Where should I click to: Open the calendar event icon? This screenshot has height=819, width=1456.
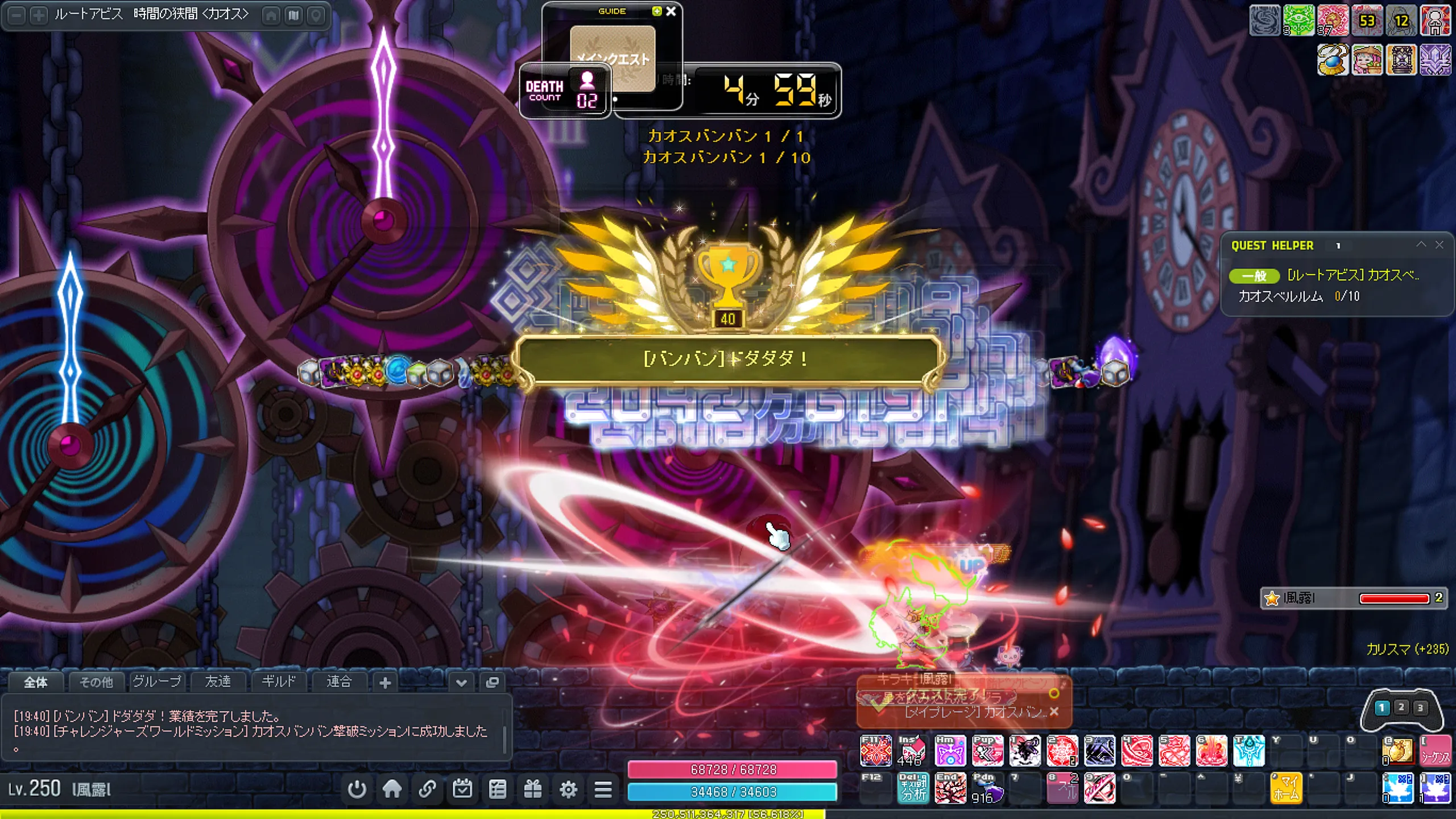(x=462, y=789)
